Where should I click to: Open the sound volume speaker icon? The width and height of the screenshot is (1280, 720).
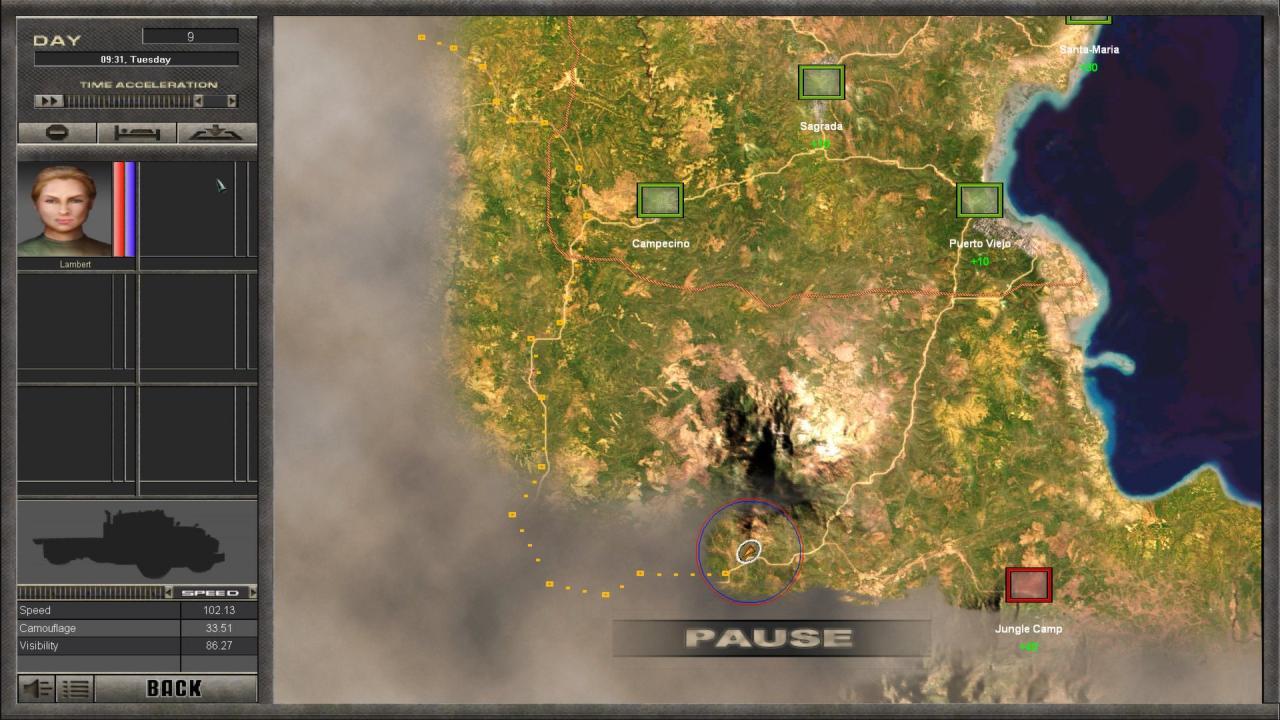coord(36,688)
